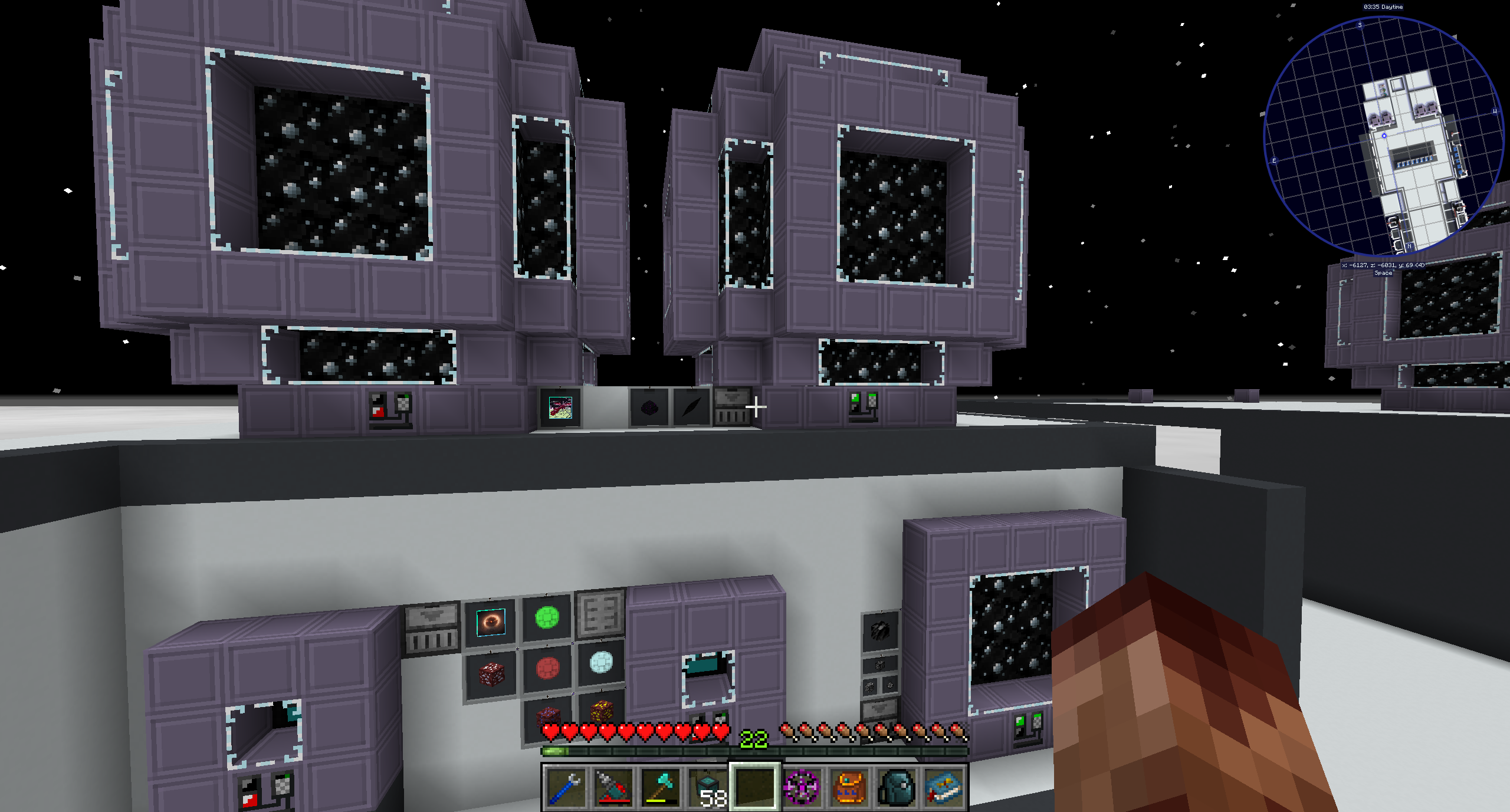Choose the orange backpack hotbar slot
This screenshot has width=1510, height=812.
[849, 787]
